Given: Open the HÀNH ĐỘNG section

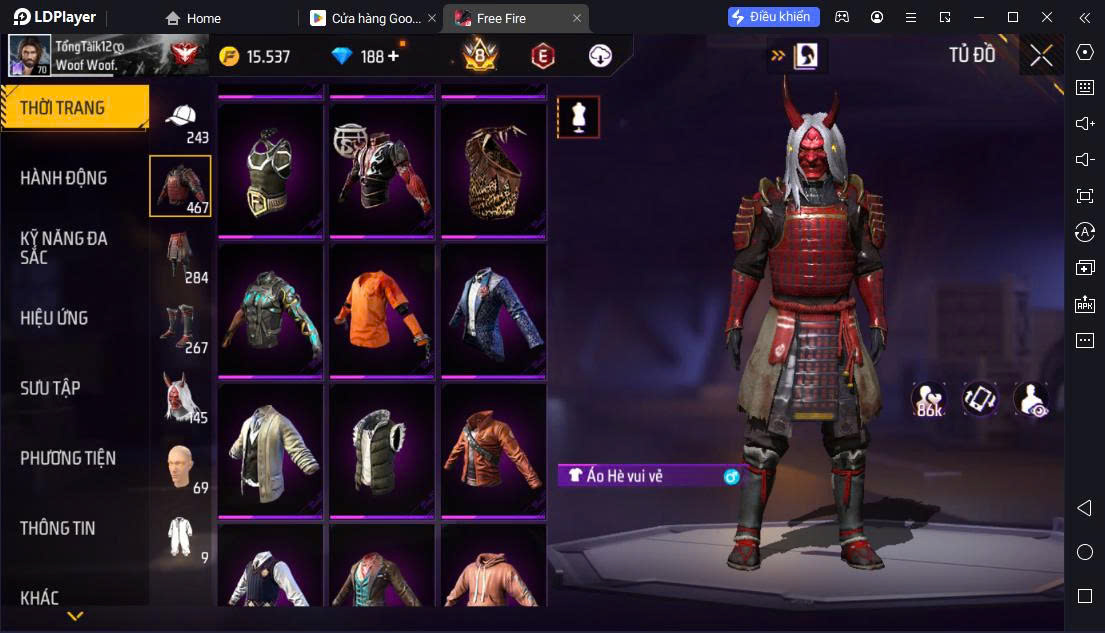Looking at the screenshot, I should pos(64,178).
